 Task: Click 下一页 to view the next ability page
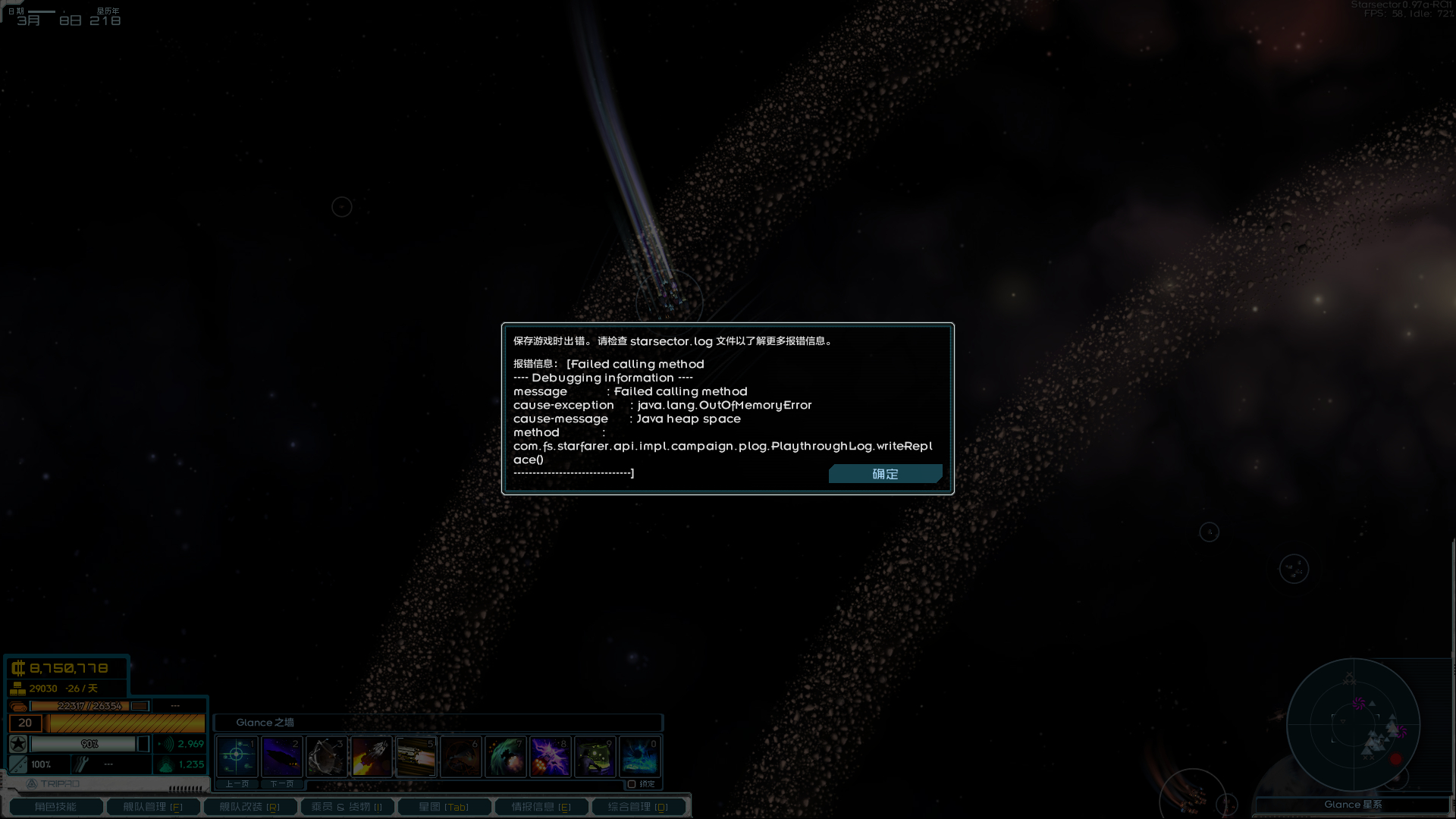[282, 783]
